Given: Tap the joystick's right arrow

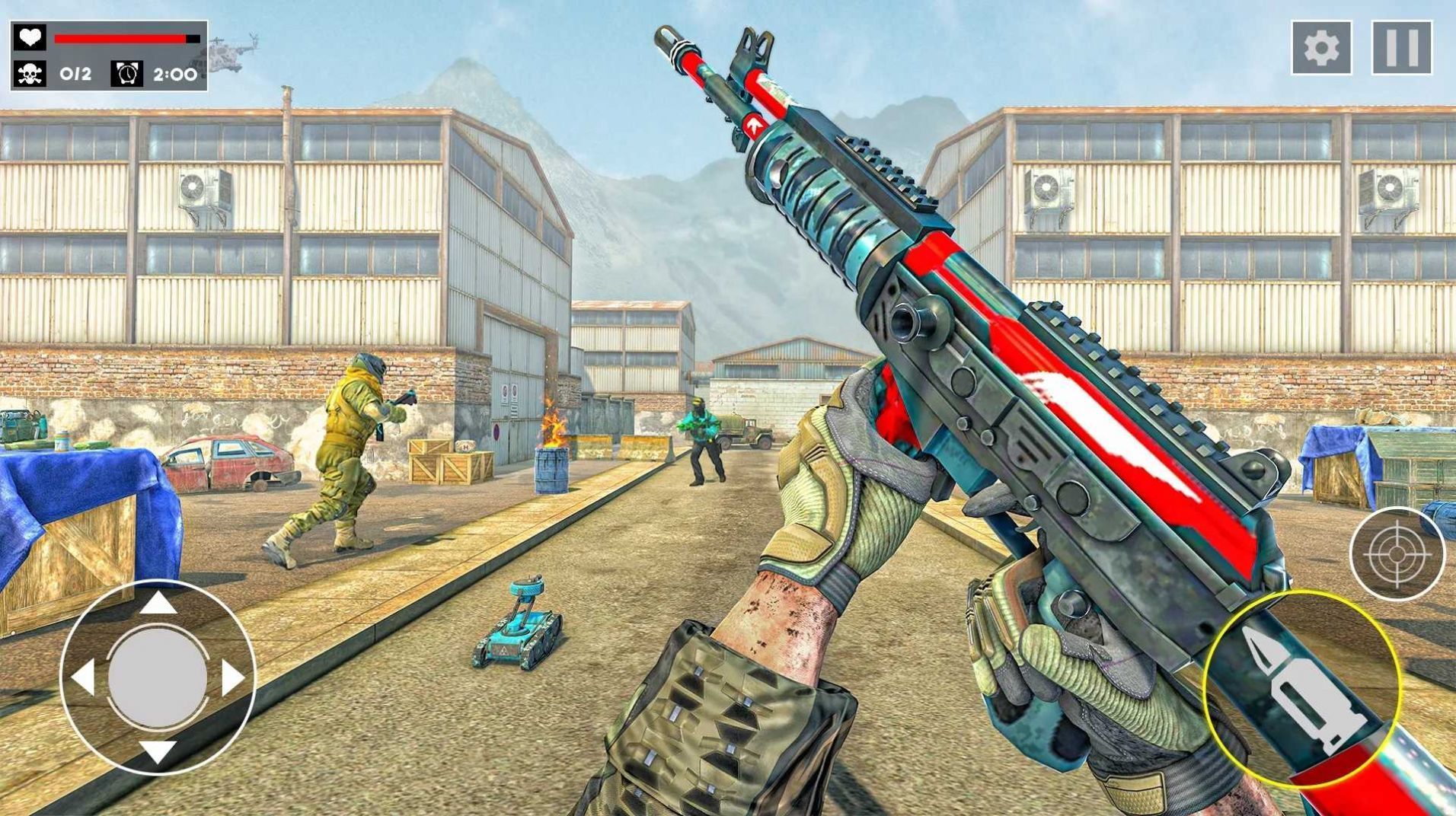Looking at the screenshot, I should coord(233,677).
